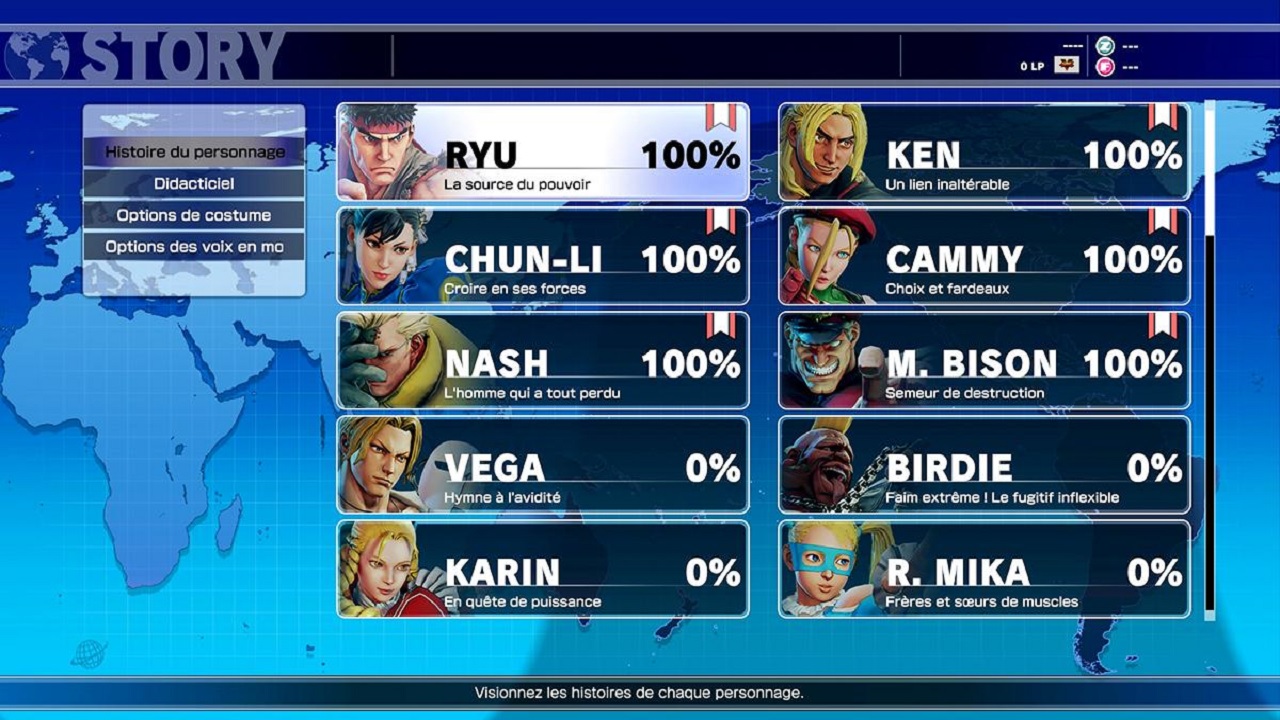The width and height of the screenshot is (1280, 720).
Task: Select Cammy's story tile
Action: (x=984, y=256)
